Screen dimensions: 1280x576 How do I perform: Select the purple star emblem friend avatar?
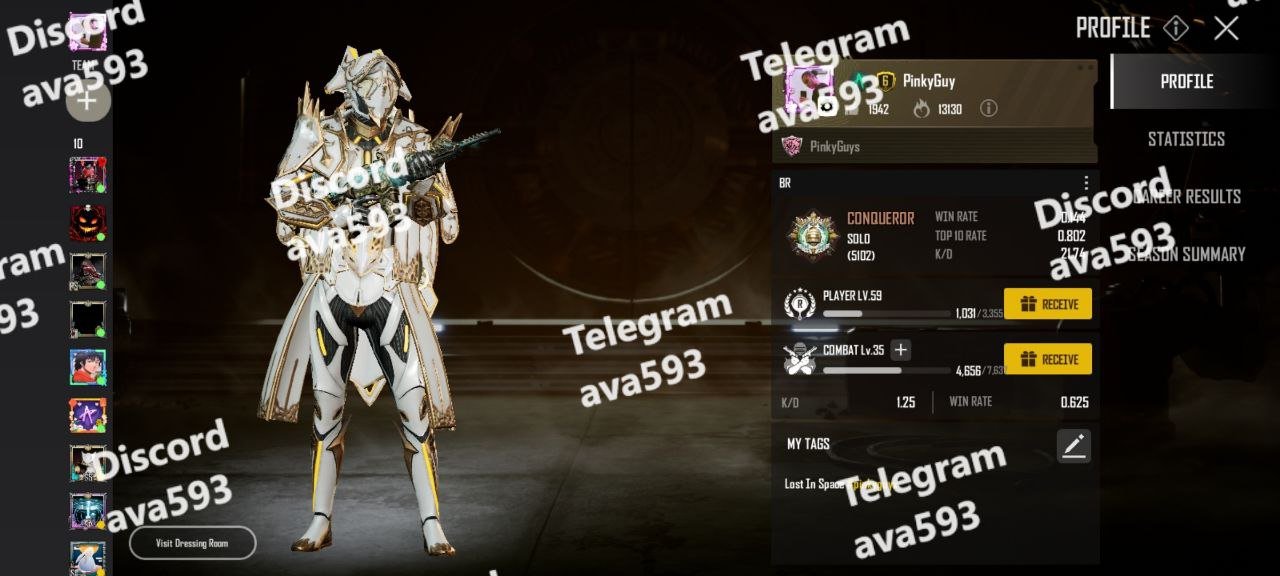[88, 415]
